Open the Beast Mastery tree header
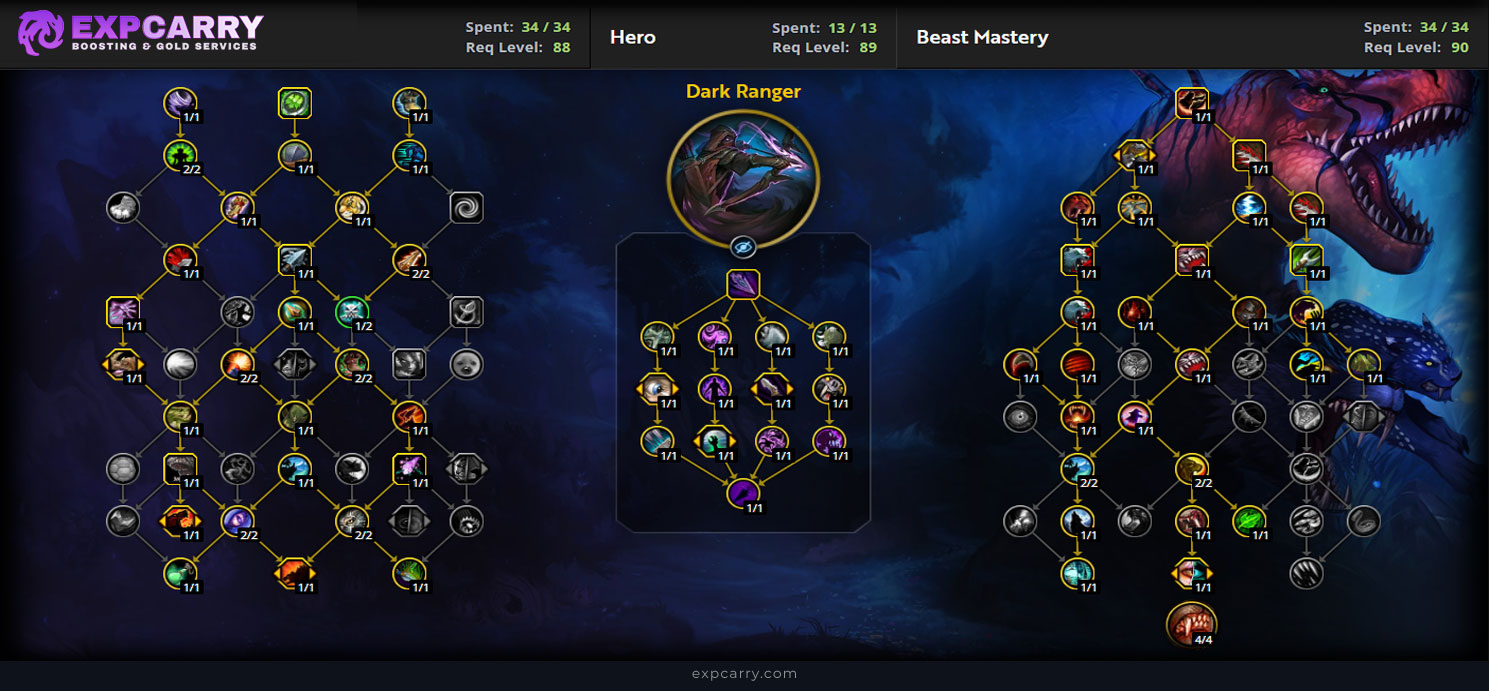The height and width of the screenshot is (691, 1489). point(982,37)
